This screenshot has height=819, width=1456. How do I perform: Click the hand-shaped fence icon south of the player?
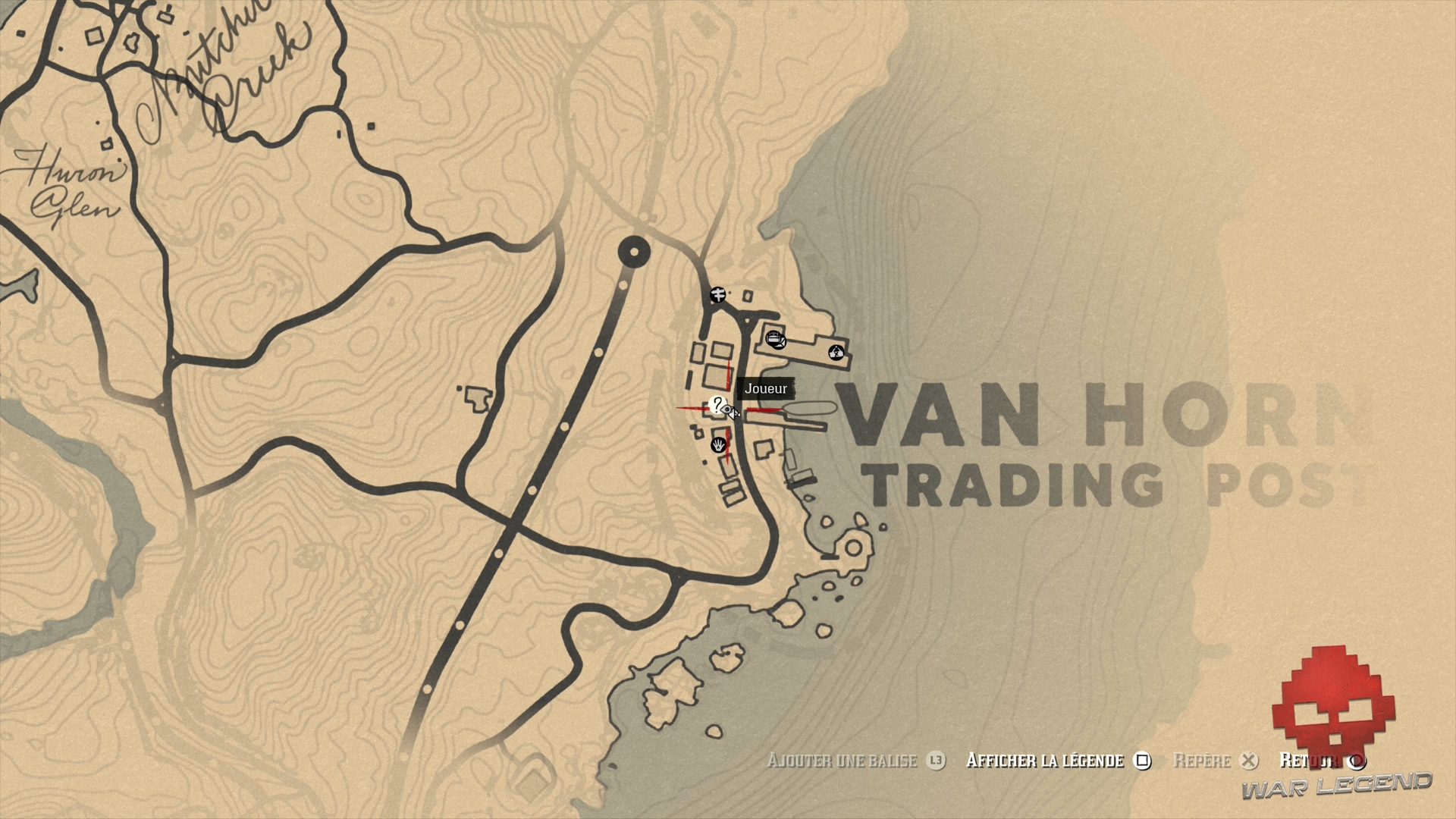(x=718, y=446)
